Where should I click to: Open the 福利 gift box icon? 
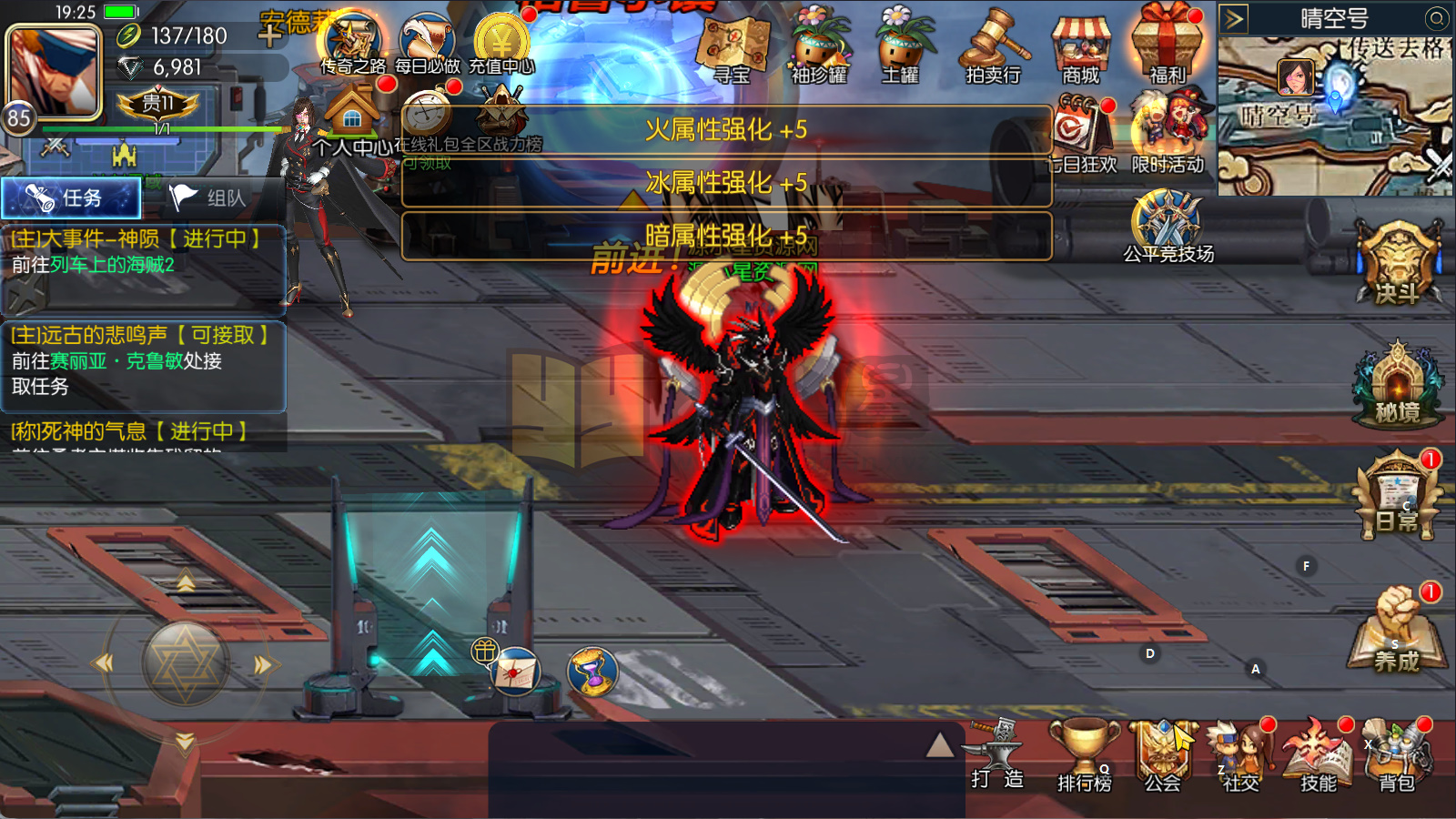(1167, 45)
